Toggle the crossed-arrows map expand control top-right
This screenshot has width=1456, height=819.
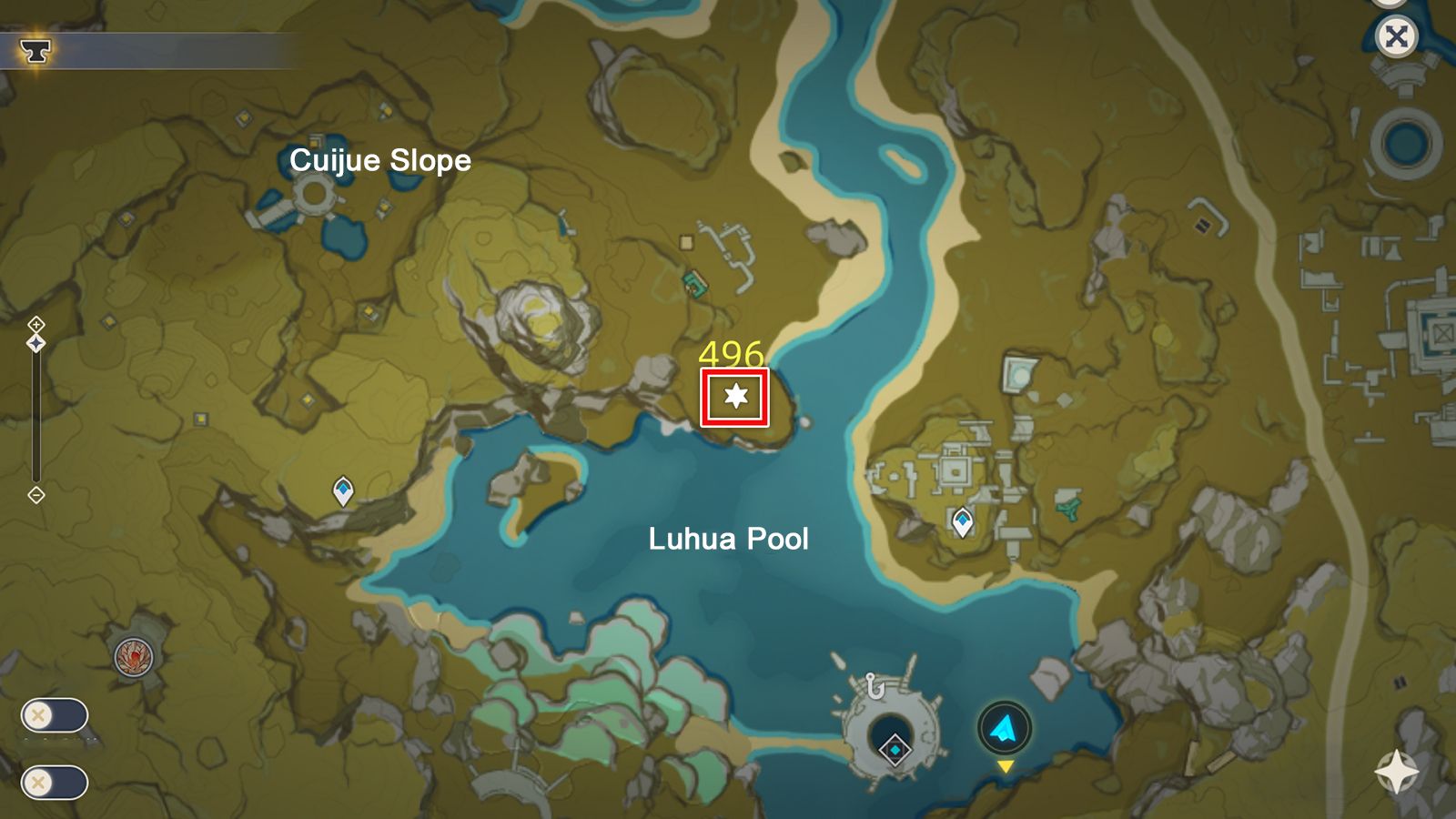point(1398,35)
